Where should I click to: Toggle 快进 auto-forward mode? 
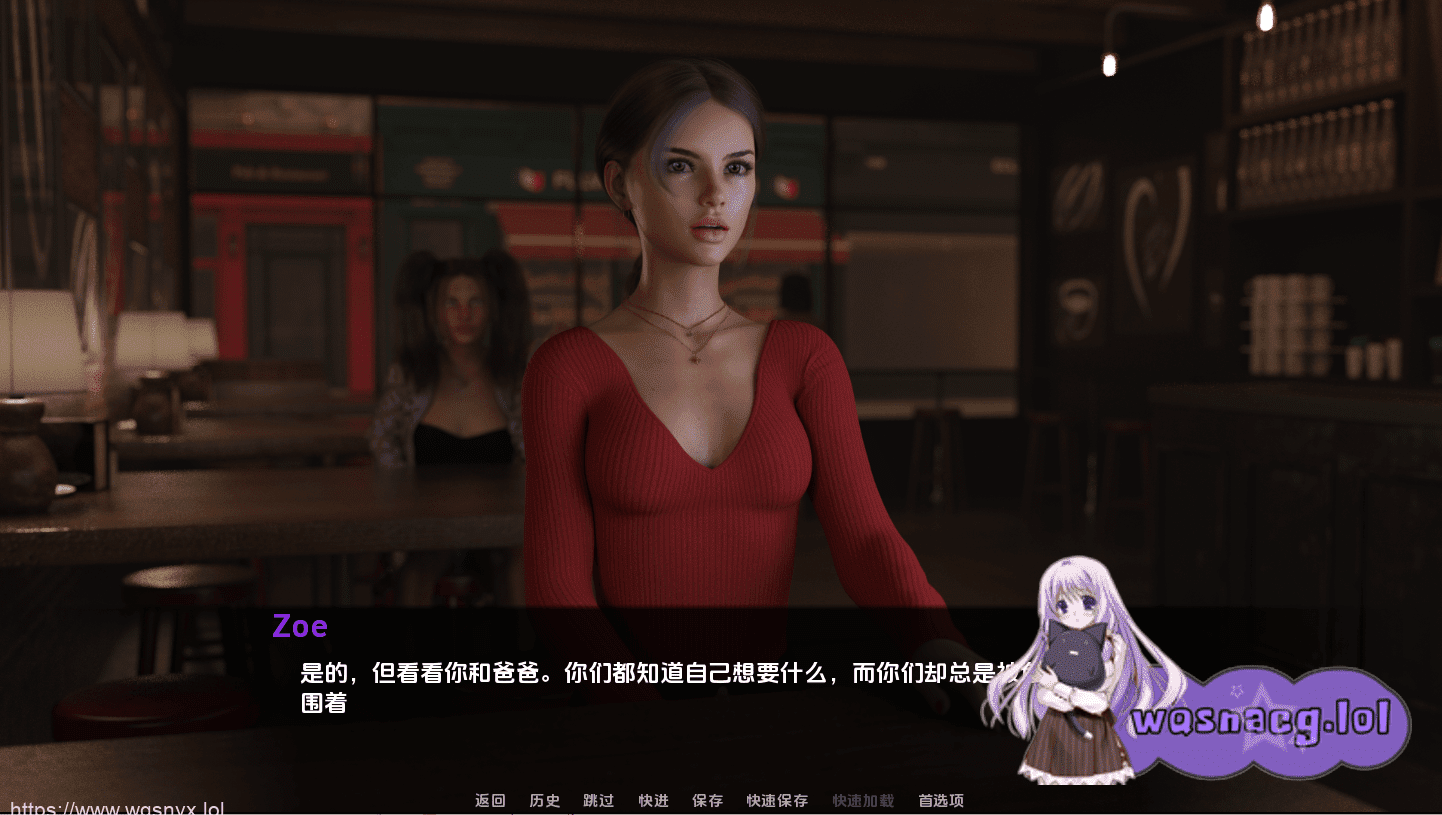point(652,800)
